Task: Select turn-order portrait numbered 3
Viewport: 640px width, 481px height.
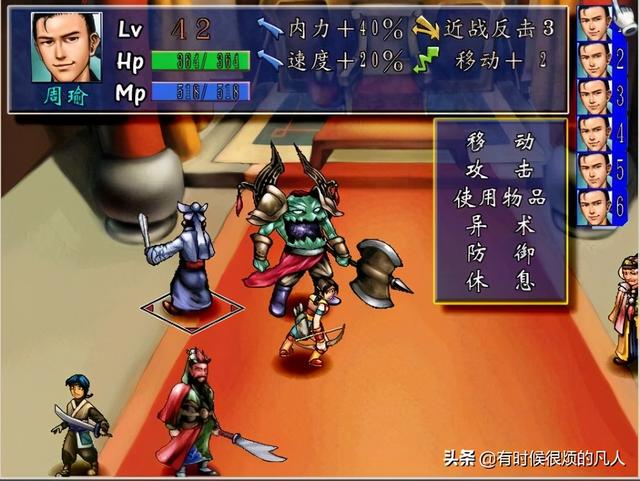Action: pyautogui.click(x=596, y=96)
